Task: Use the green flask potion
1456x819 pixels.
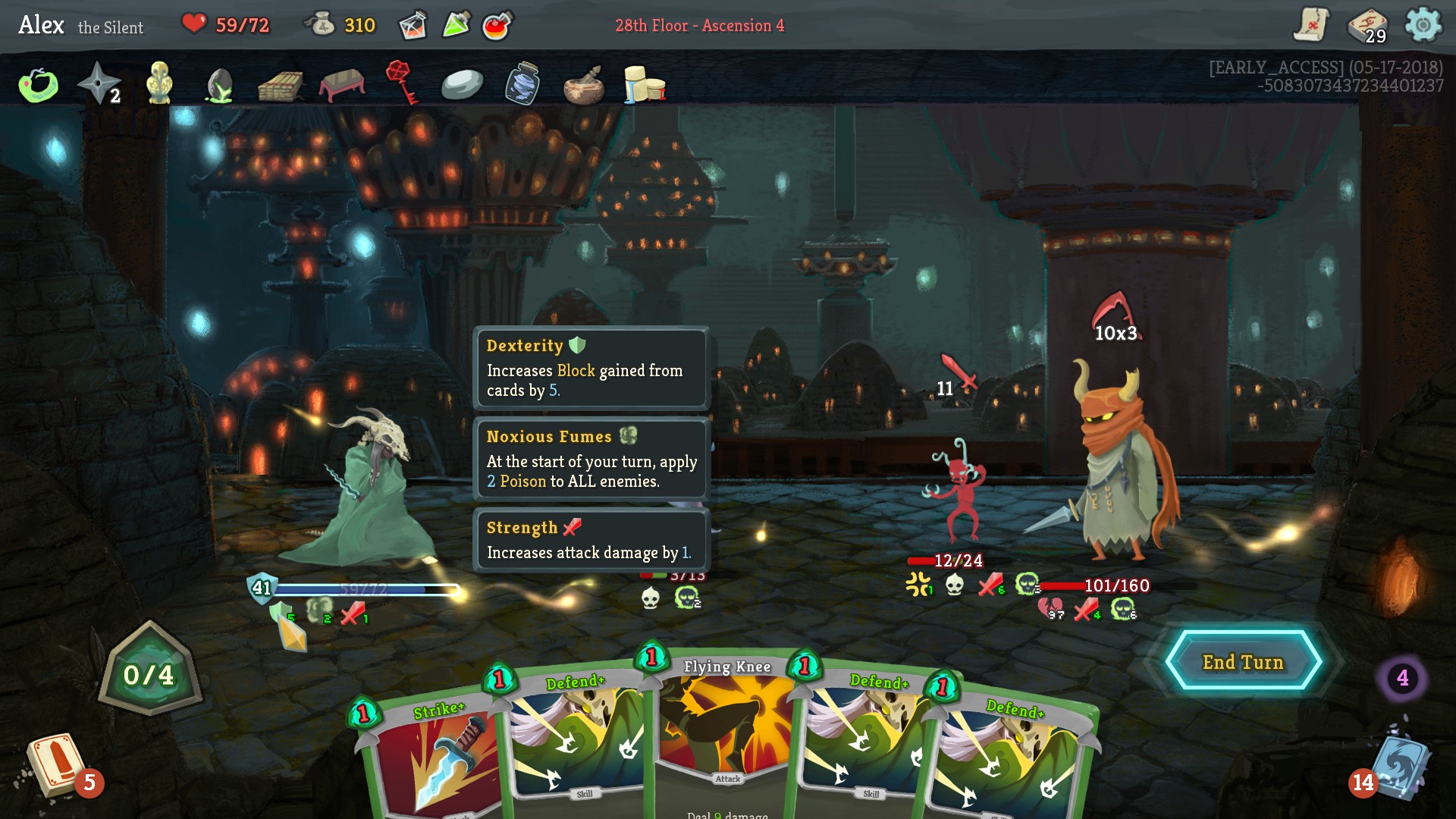Action: 456,25
